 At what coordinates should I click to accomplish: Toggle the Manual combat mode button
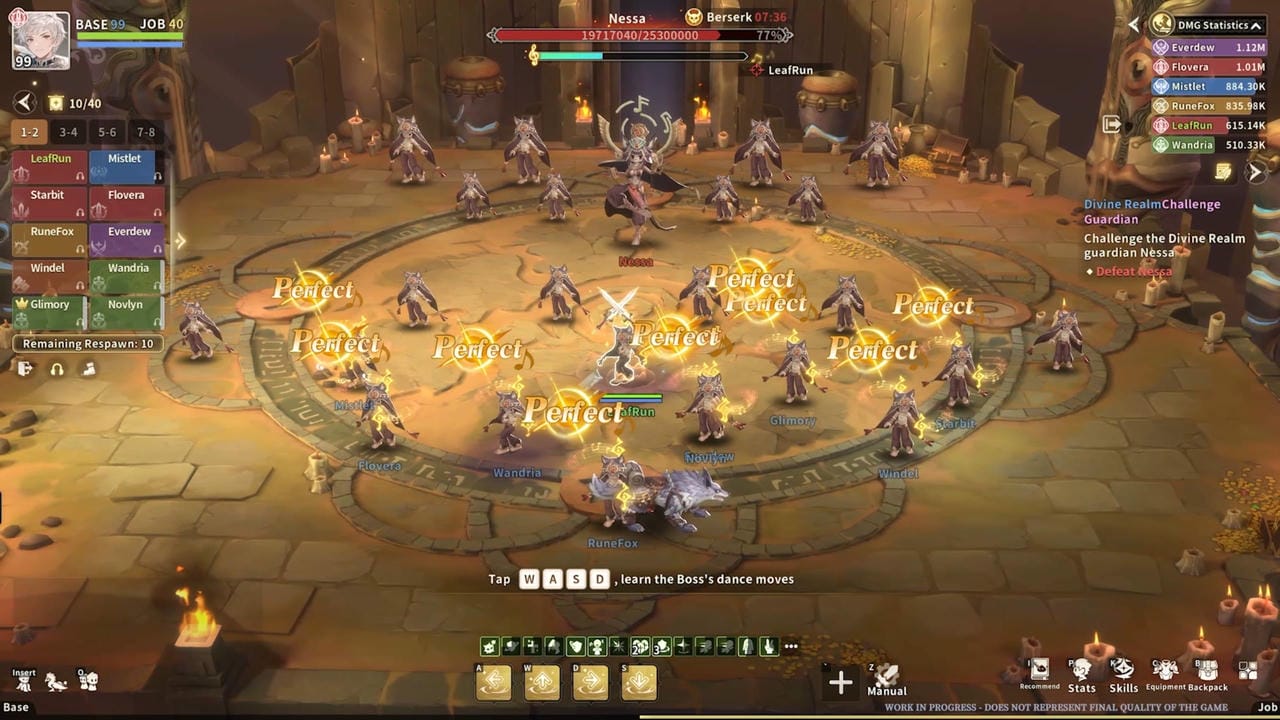886,678
